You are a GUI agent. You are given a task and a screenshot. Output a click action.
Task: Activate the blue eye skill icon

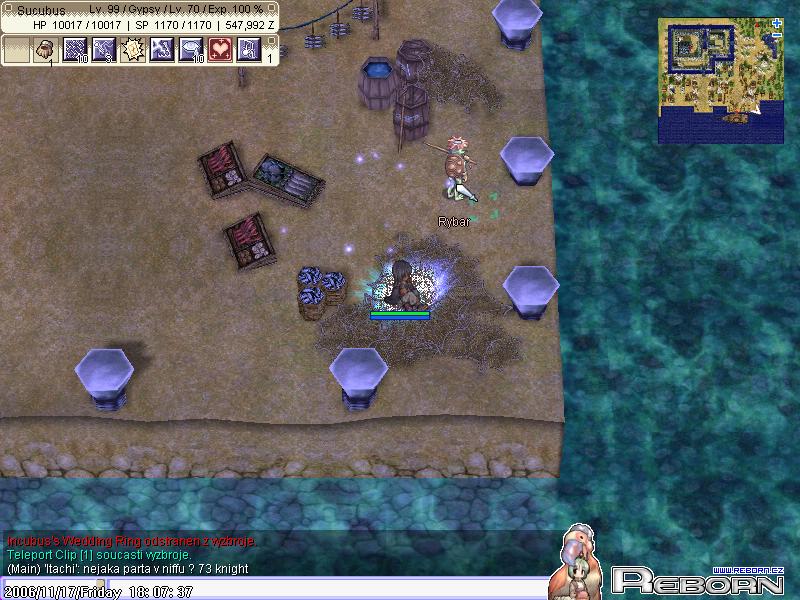(x=191, y=49)
